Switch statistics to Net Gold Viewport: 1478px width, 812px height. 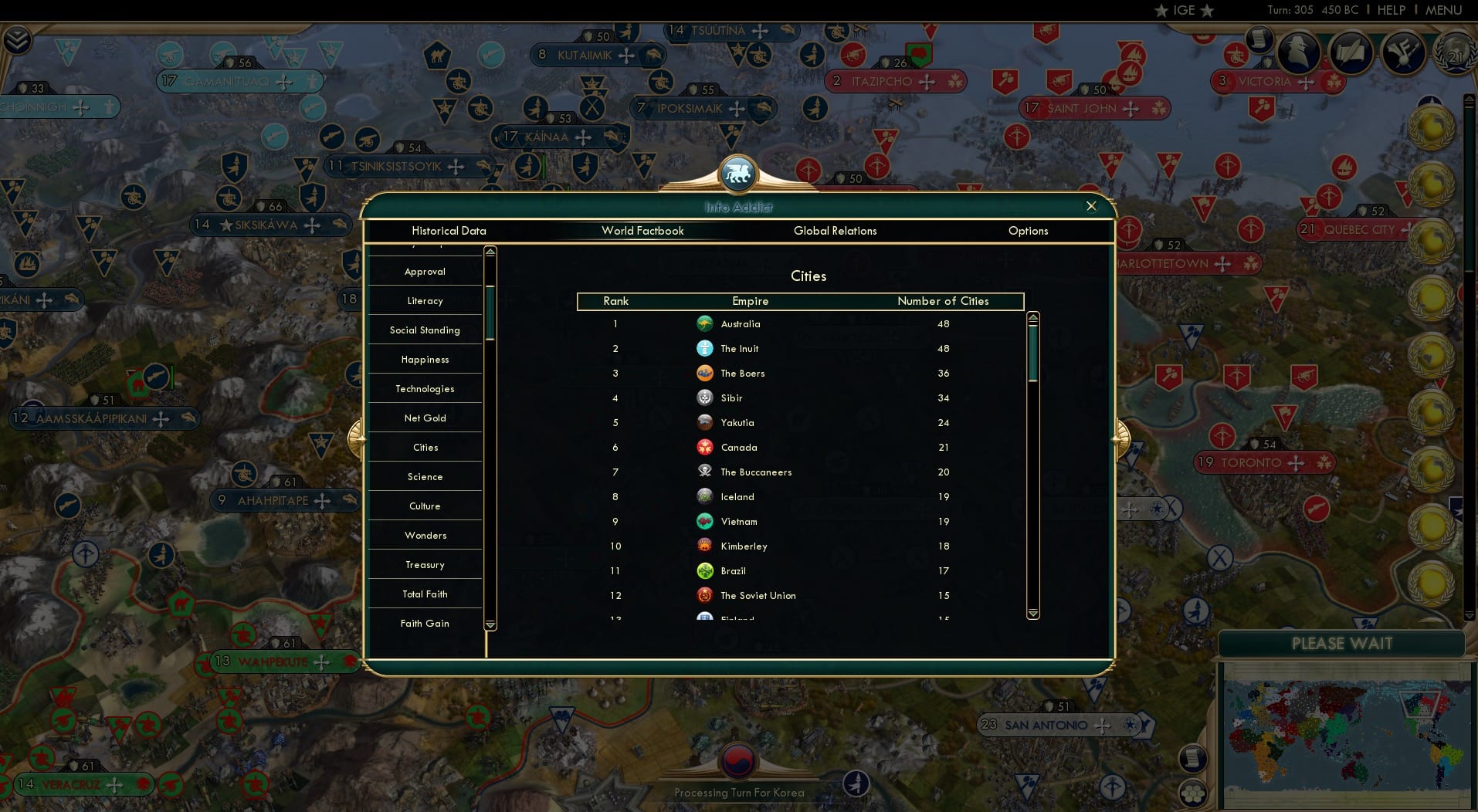425,418
